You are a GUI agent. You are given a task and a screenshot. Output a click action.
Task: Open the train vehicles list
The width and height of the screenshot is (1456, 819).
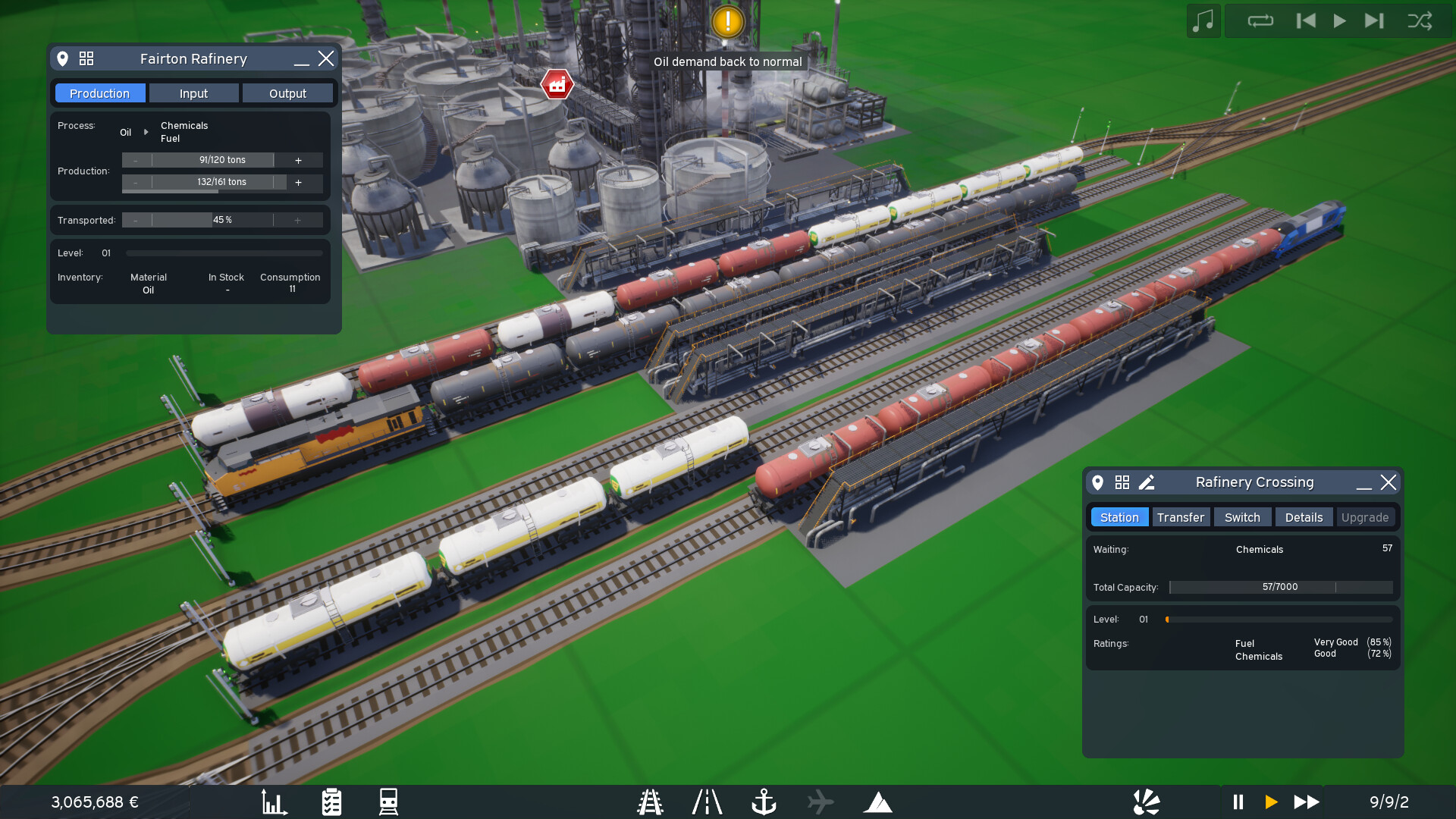tap(388, 802)
